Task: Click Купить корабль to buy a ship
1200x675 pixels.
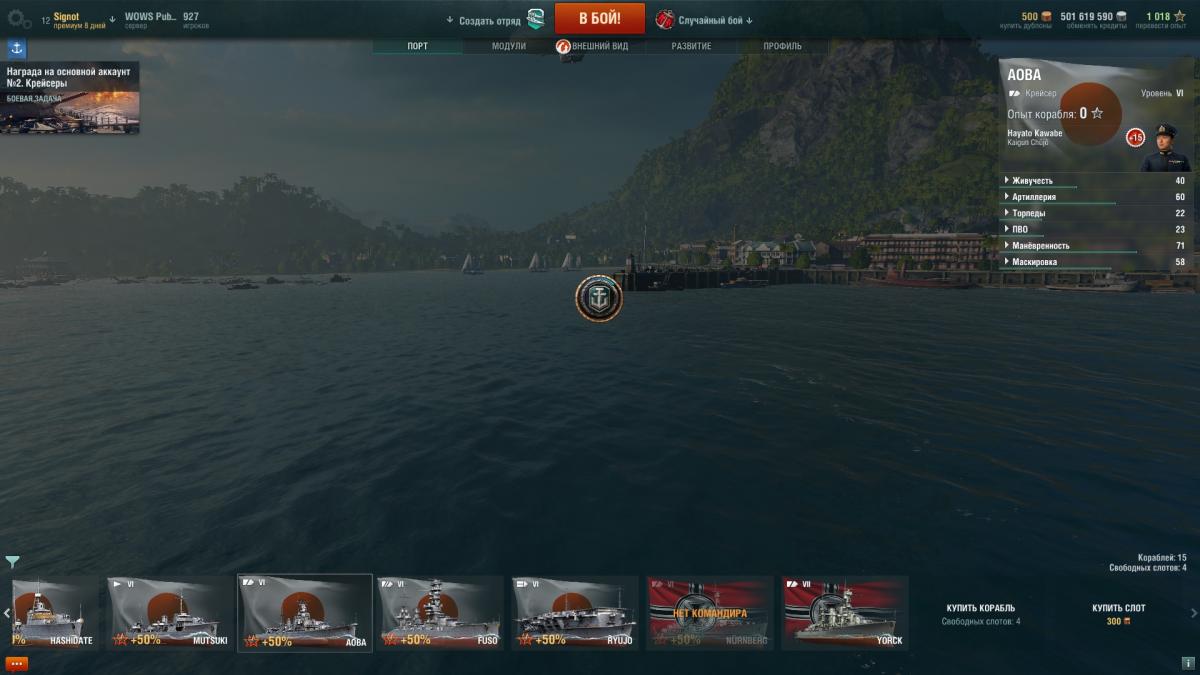Action: point(980,608)
